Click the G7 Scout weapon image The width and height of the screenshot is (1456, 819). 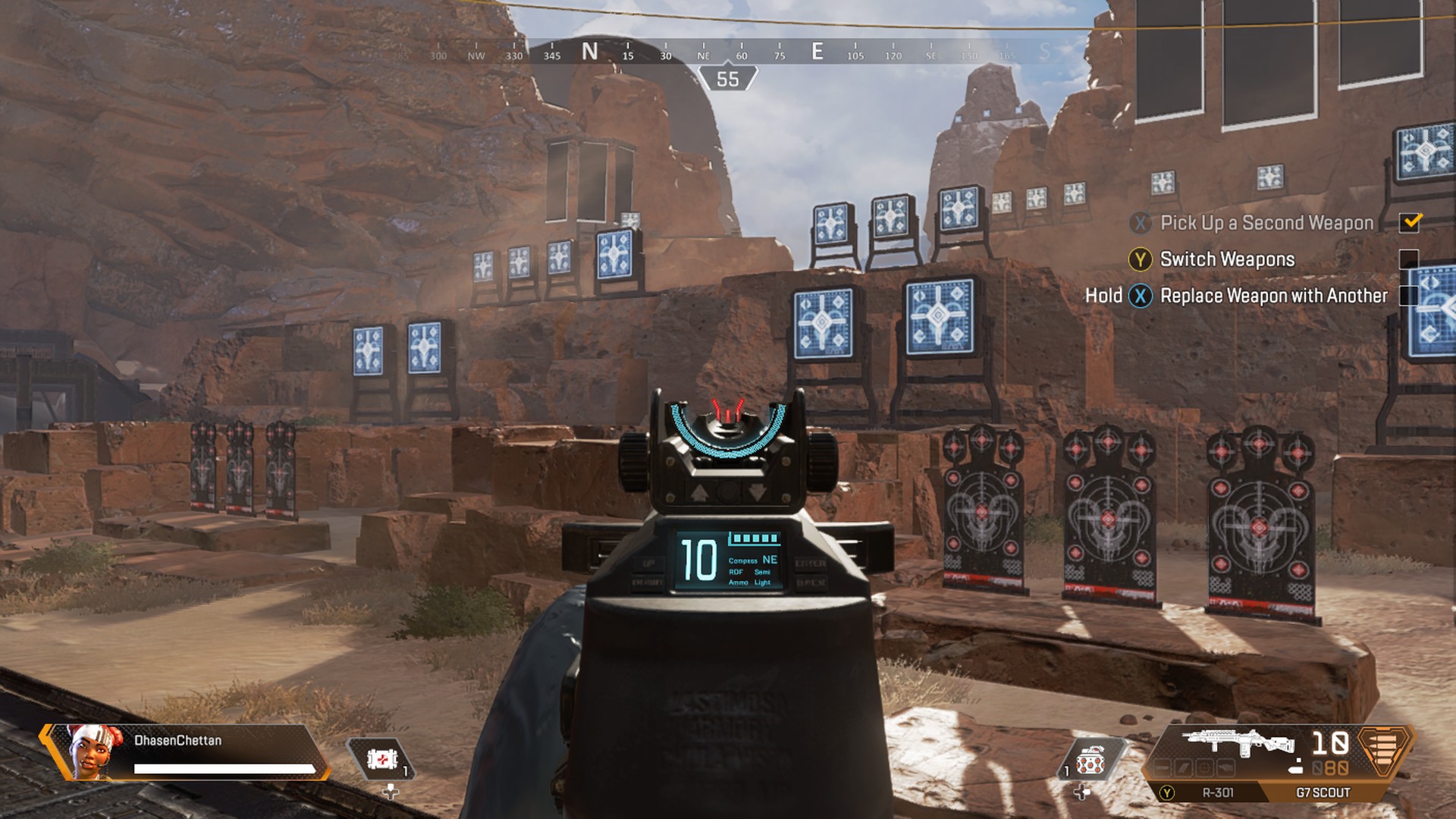[x=1238, y=742]
